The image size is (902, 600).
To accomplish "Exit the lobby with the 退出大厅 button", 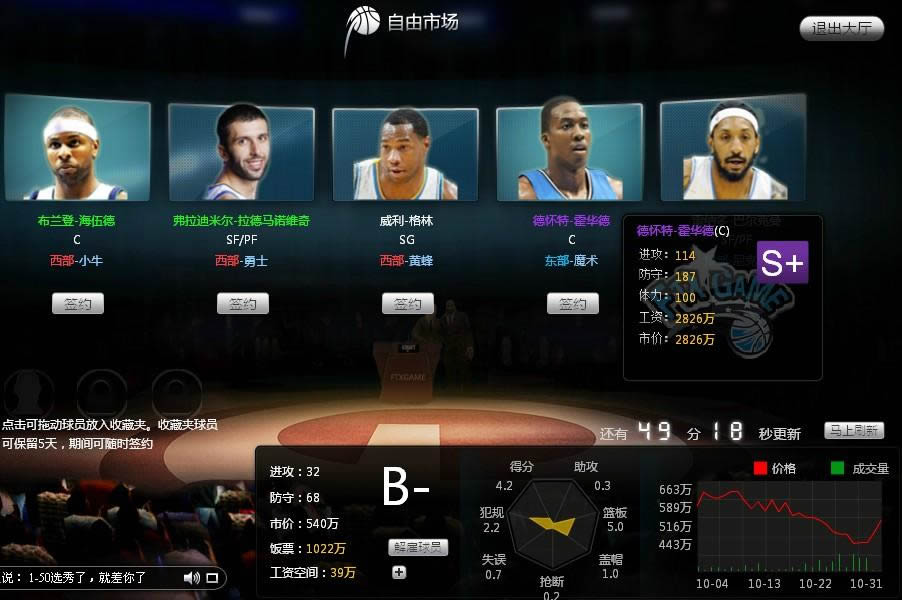I will 842,28.
